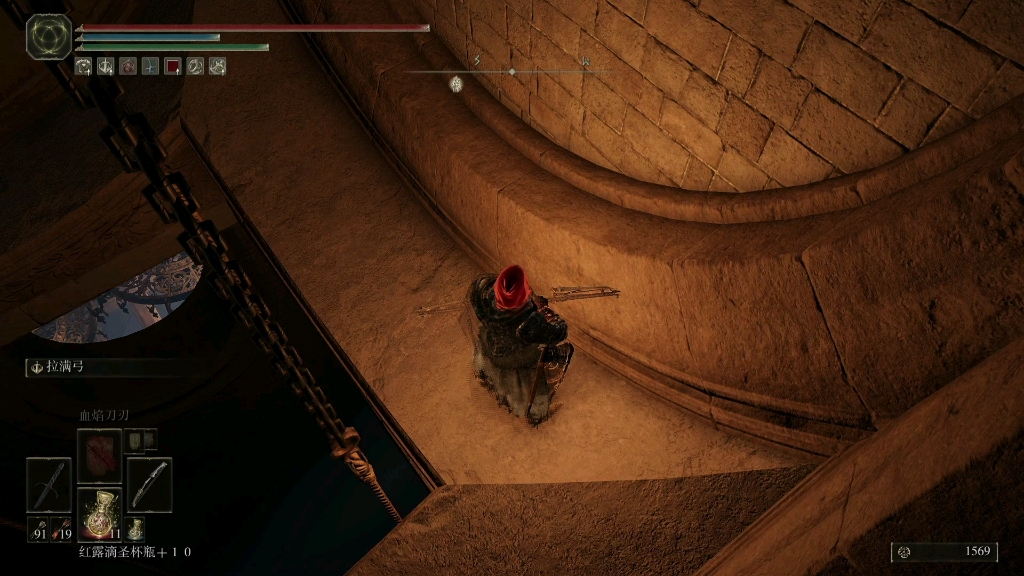Choose the right-hand curved sword slot
This screenshot has width=1024, height=576.
click(149, 484)
